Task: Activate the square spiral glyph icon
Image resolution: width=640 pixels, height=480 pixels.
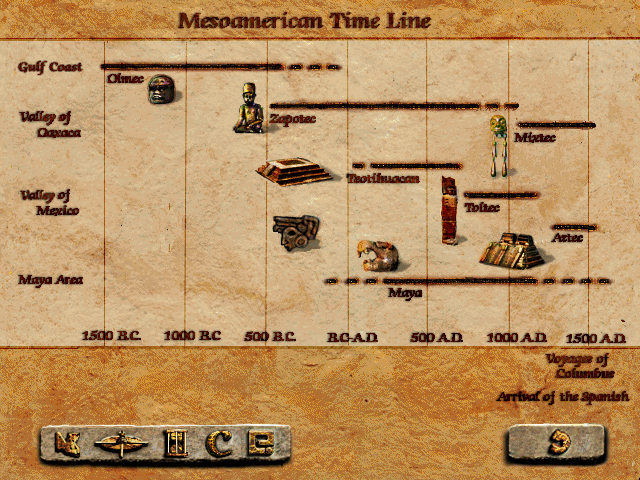Action: pos(261,441)
